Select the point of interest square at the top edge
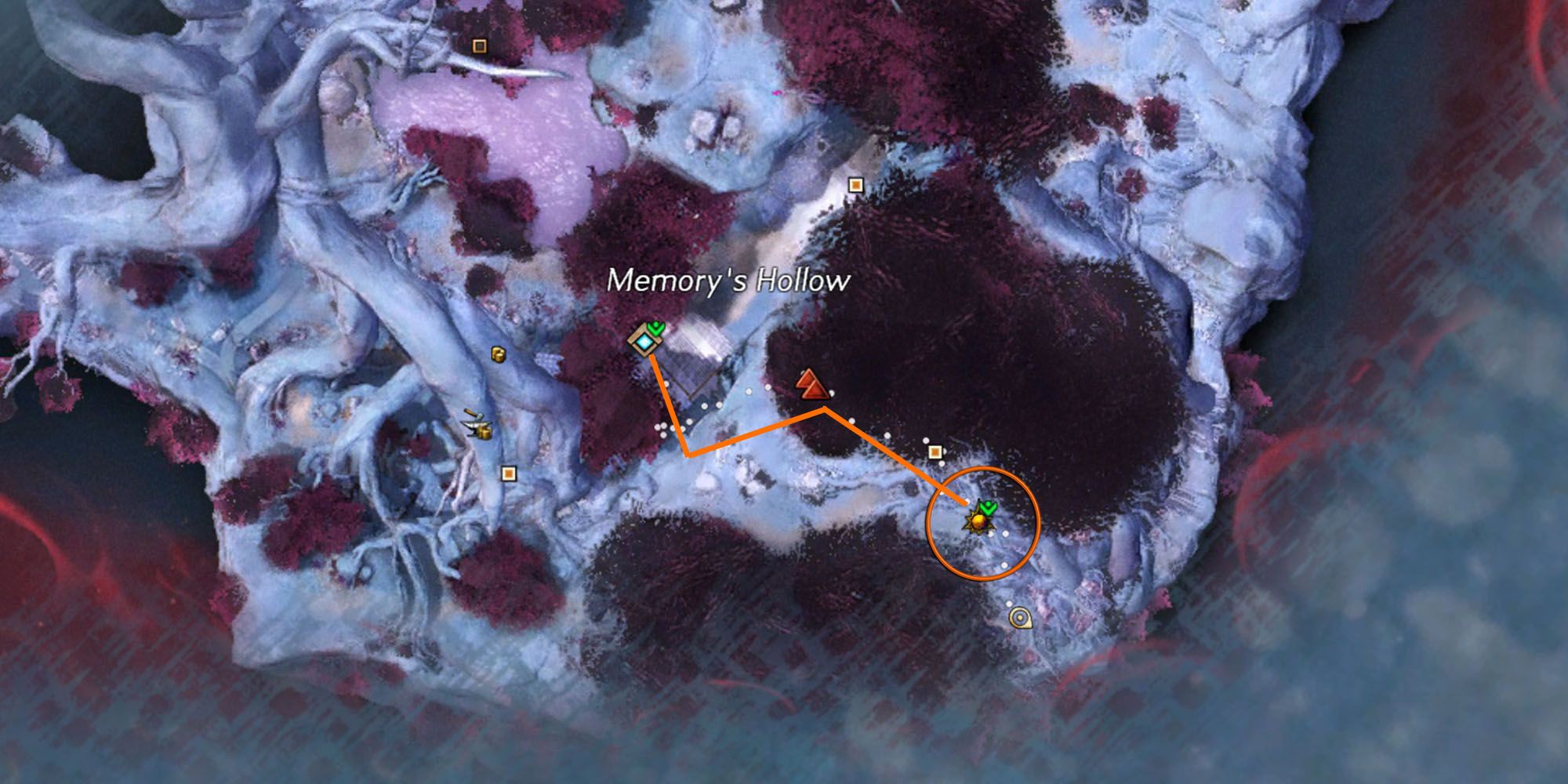Image resolution: width=1568 pixels, height=784 pixels. 479,45
